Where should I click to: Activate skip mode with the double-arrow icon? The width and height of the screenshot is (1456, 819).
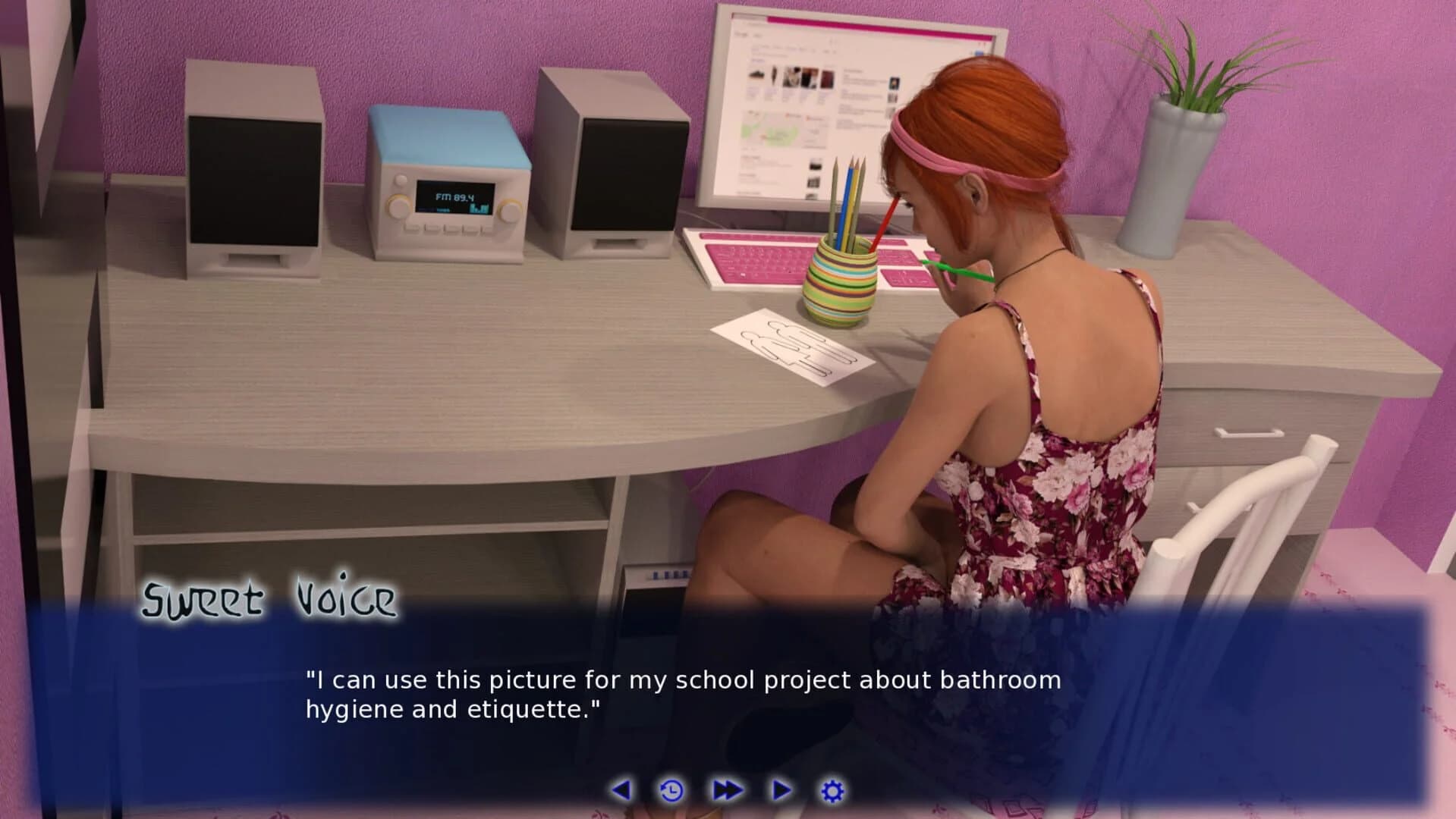coord(727,789)
